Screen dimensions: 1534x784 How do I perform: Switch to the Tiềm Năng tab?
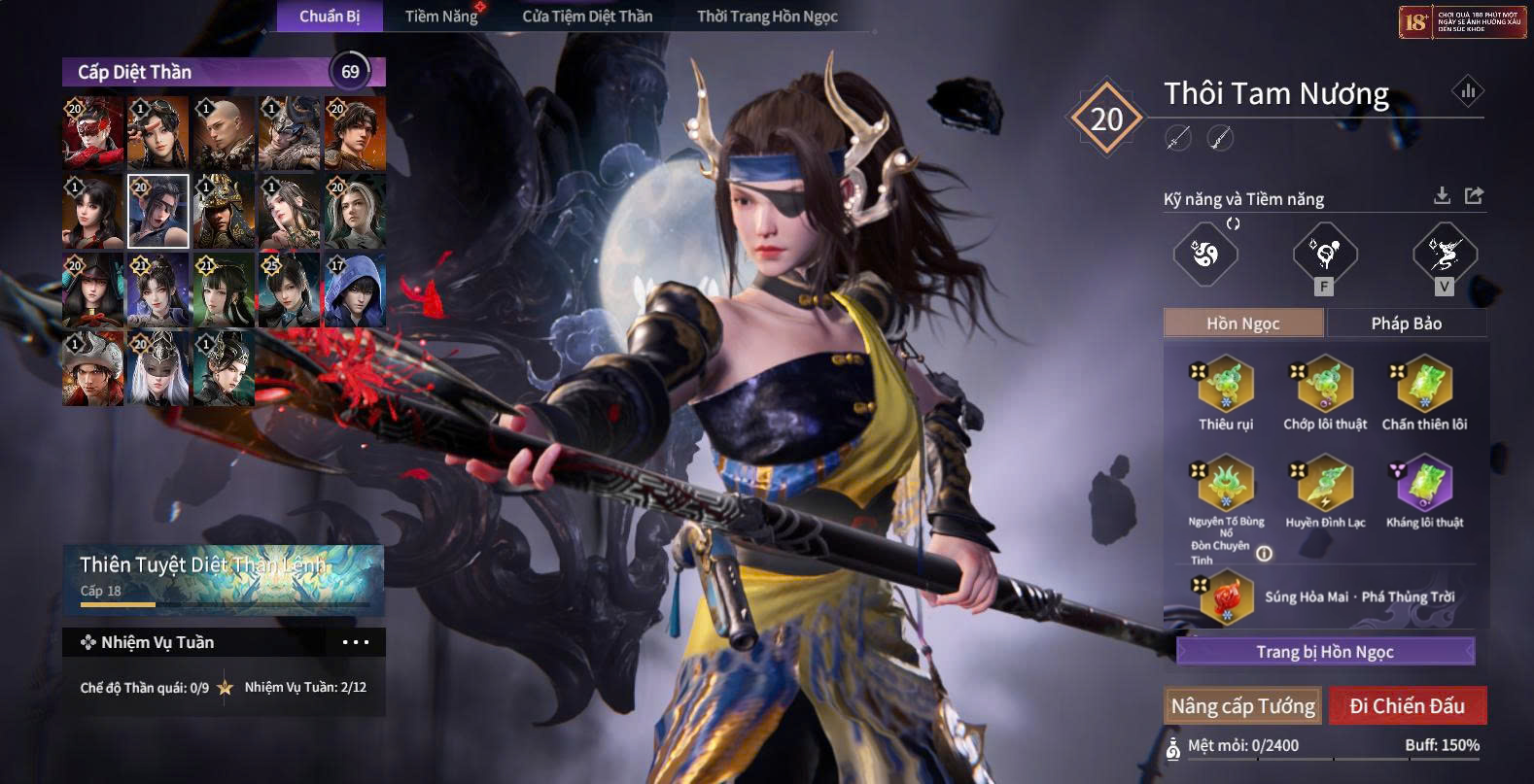[441, 17]
